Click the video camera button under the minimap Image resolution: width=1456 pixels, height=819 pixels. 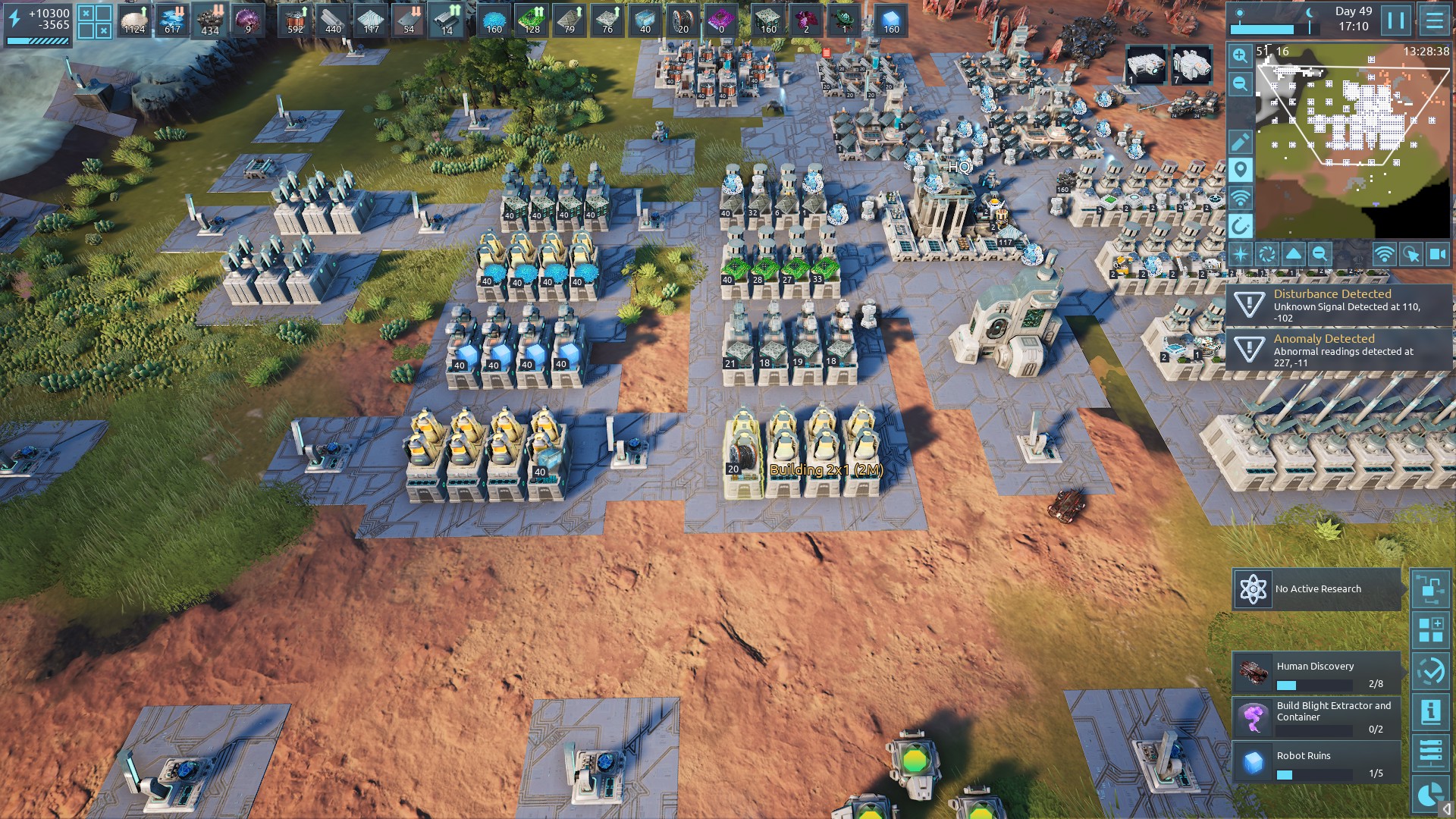(x=1437, y=255)
